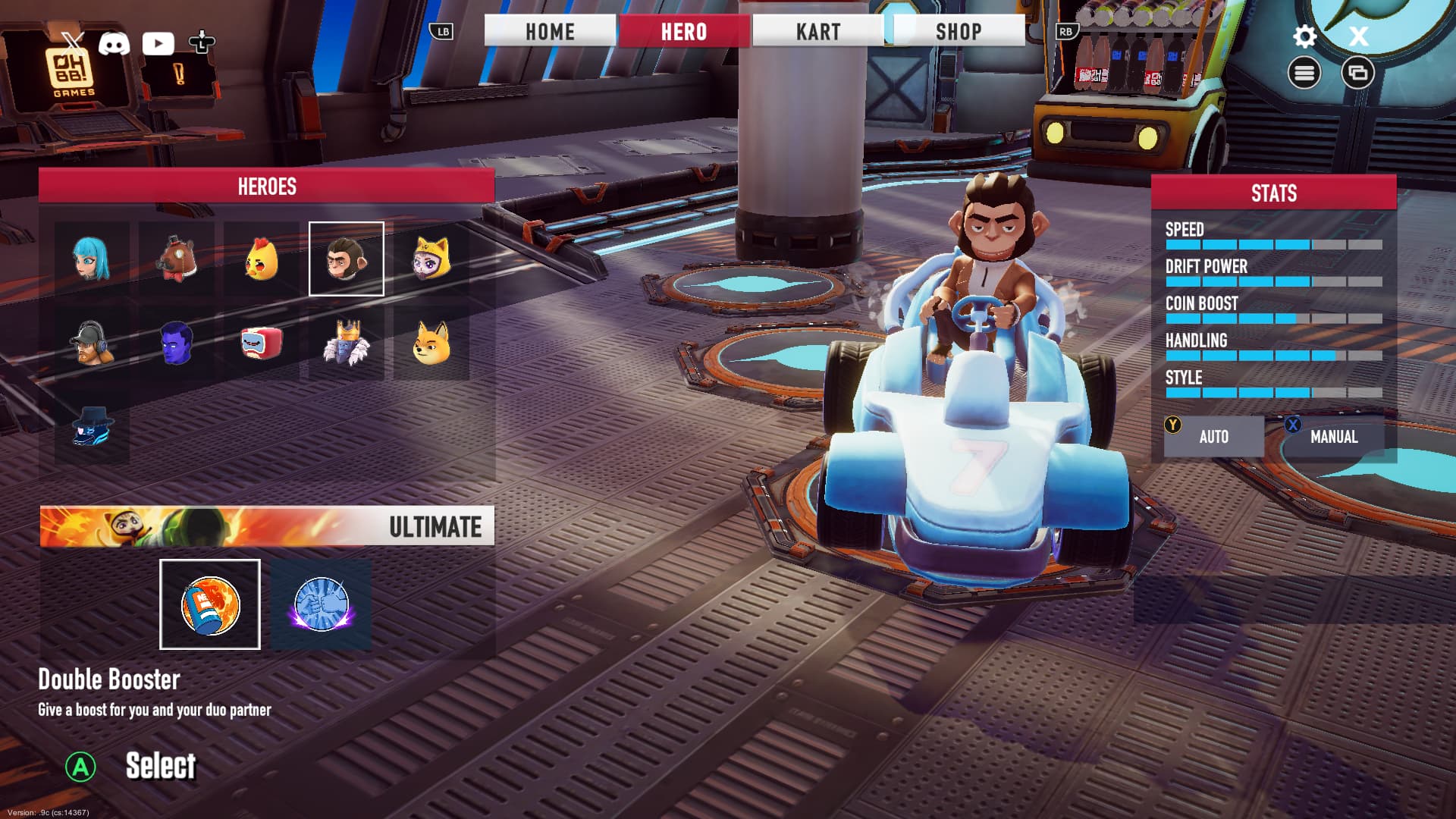Screen dimensions: 1456x819
Task: Open the KART tab
Action: [x=817, y=32]
